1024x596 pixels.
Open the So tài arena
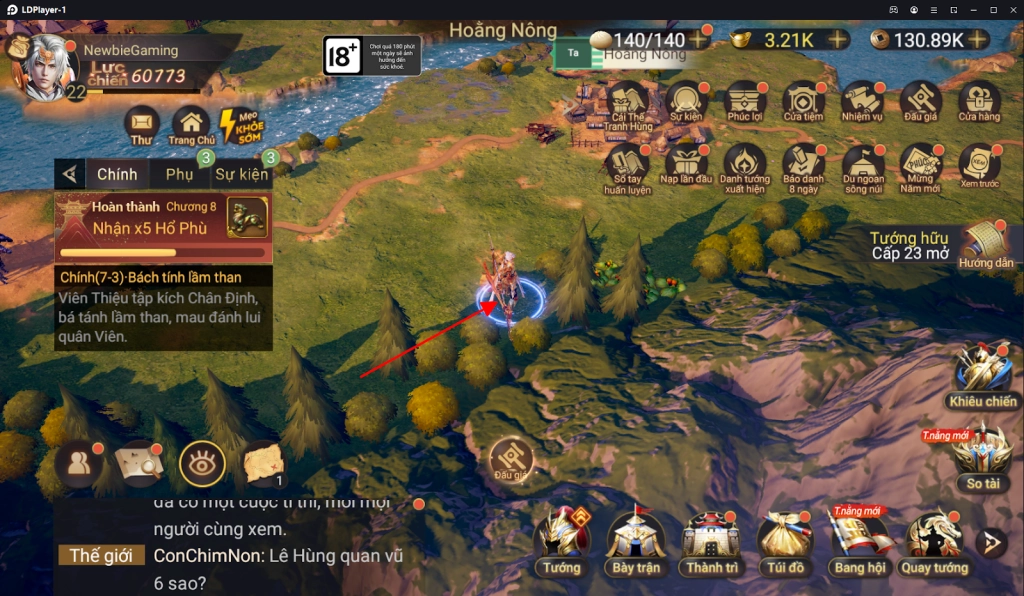982,455
